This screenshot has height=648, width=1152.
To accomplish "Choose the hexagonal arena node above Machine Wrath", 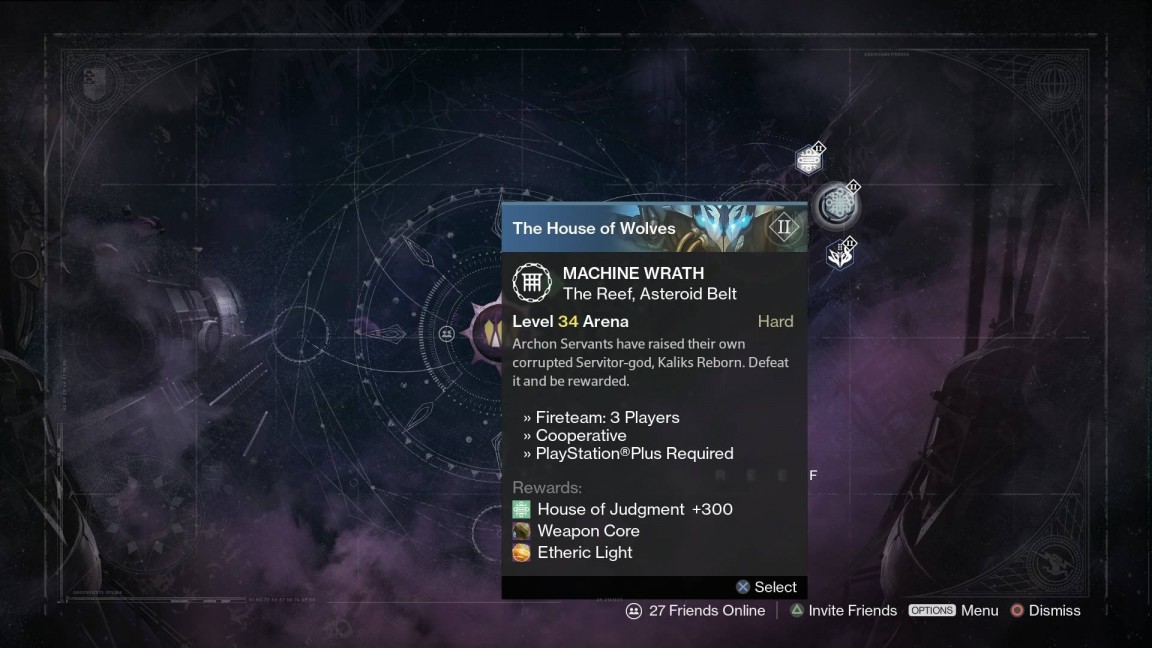I will [x=809, y=159].
